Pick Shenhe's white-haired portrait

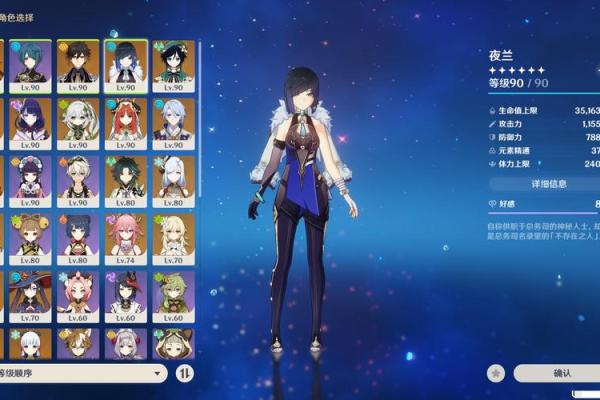pos(174,178)
